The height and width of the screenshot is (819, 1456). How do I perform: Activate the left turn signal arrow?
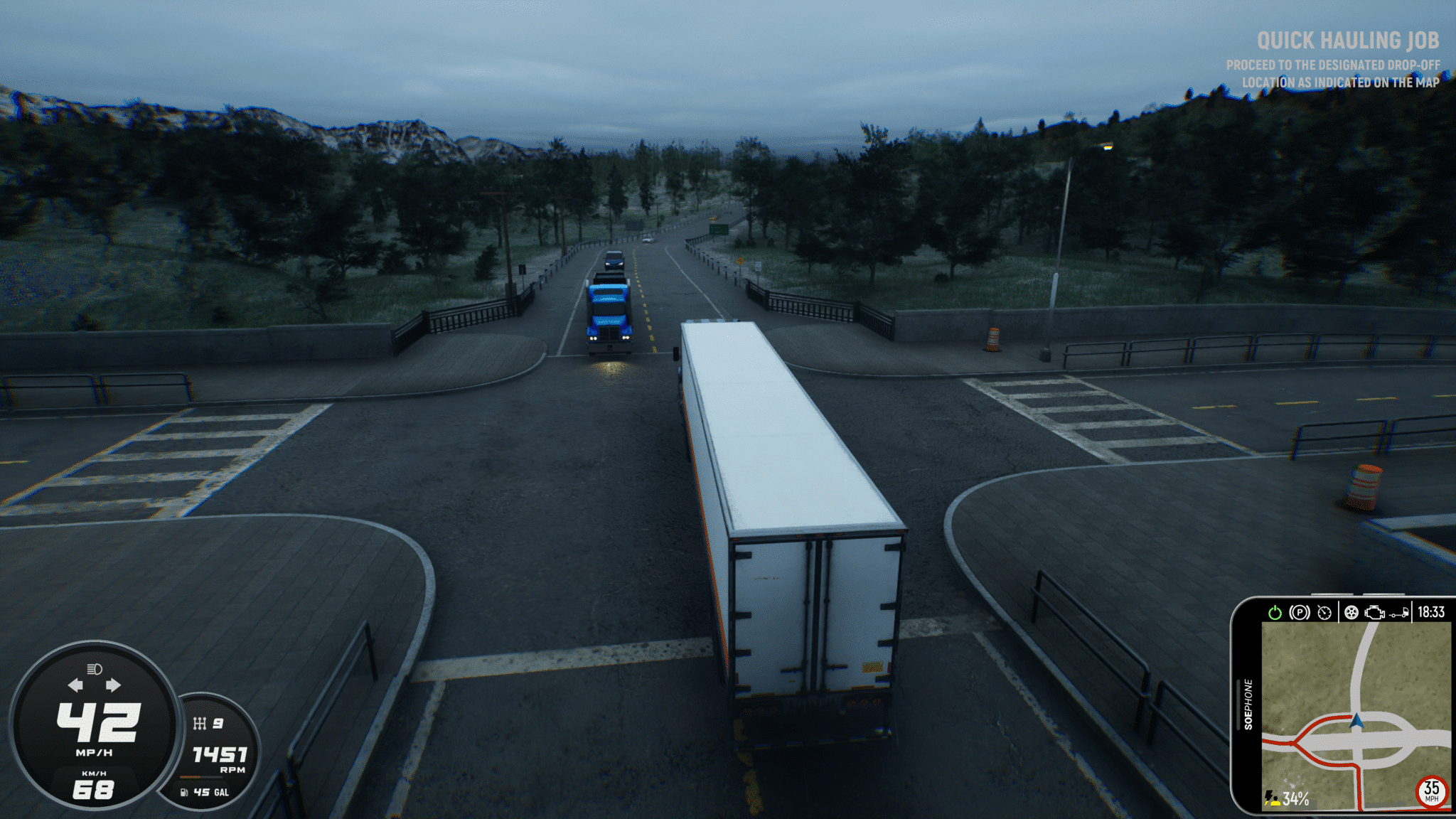pos(75,685)
